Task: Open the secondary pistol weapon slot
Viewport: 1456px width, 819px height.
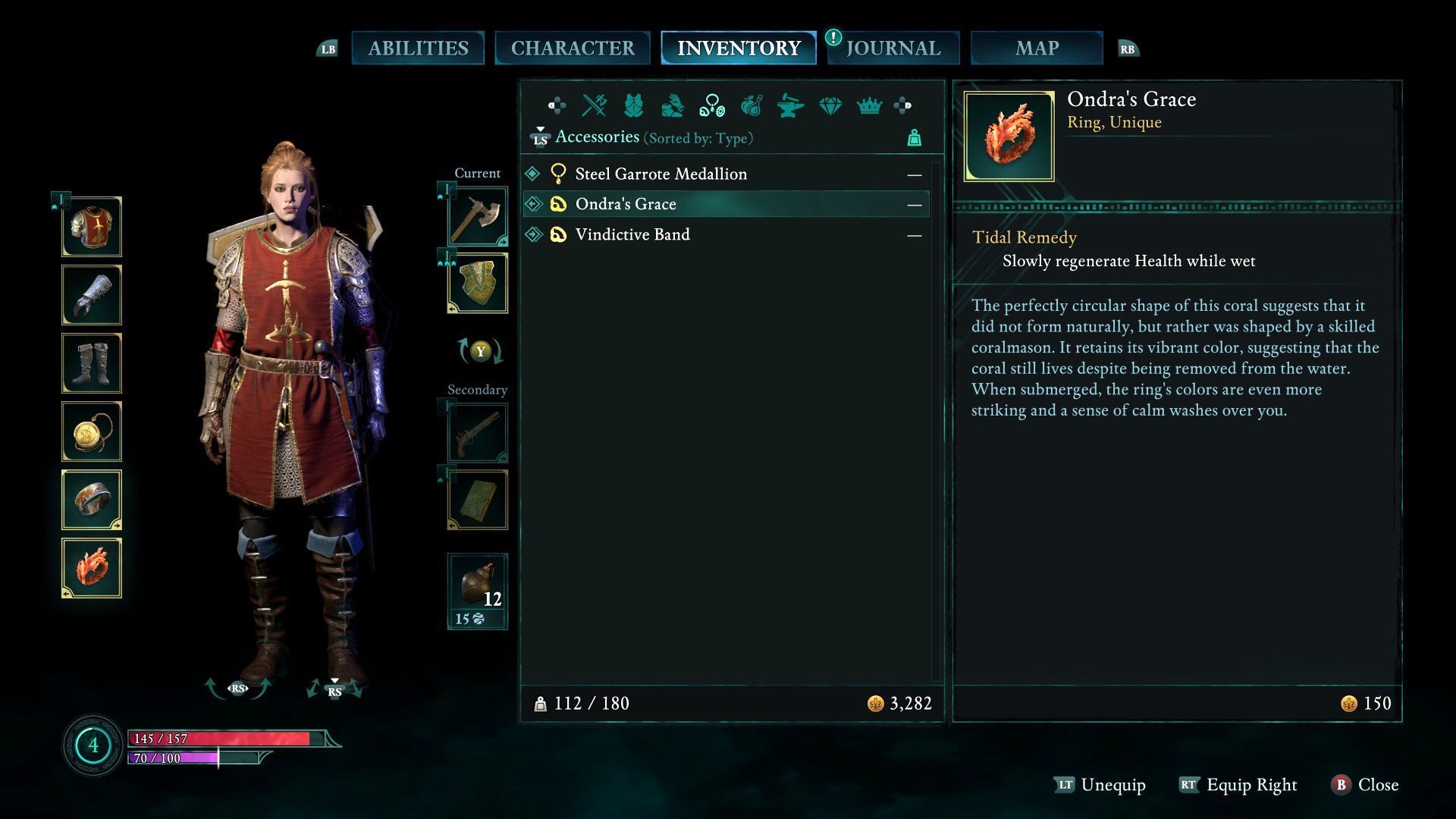Action: [478, 432]
